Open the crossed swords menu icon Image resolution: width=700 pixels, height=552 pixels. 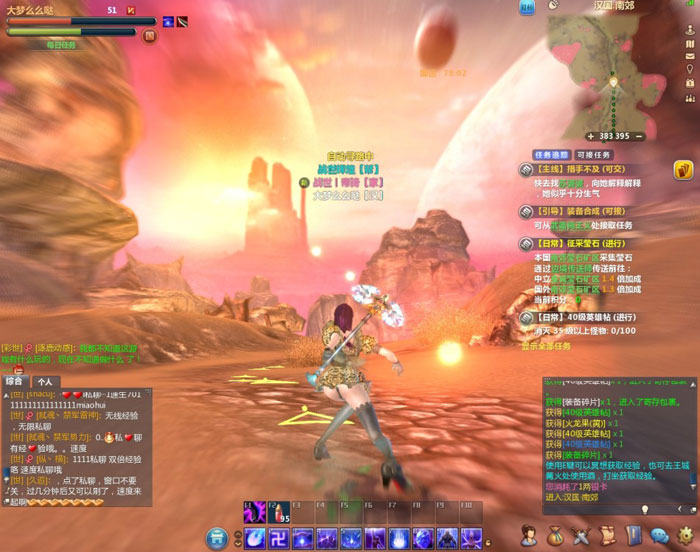(581, 537)
